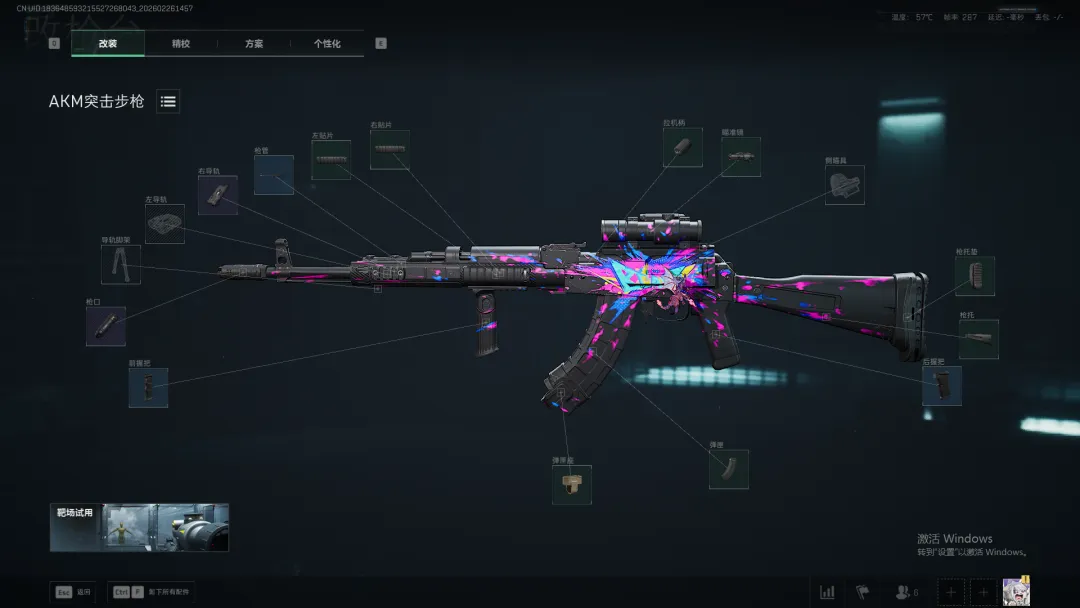Select the 改装 tab
This screenshot has width=1080, height=608.
pos(108,44)
